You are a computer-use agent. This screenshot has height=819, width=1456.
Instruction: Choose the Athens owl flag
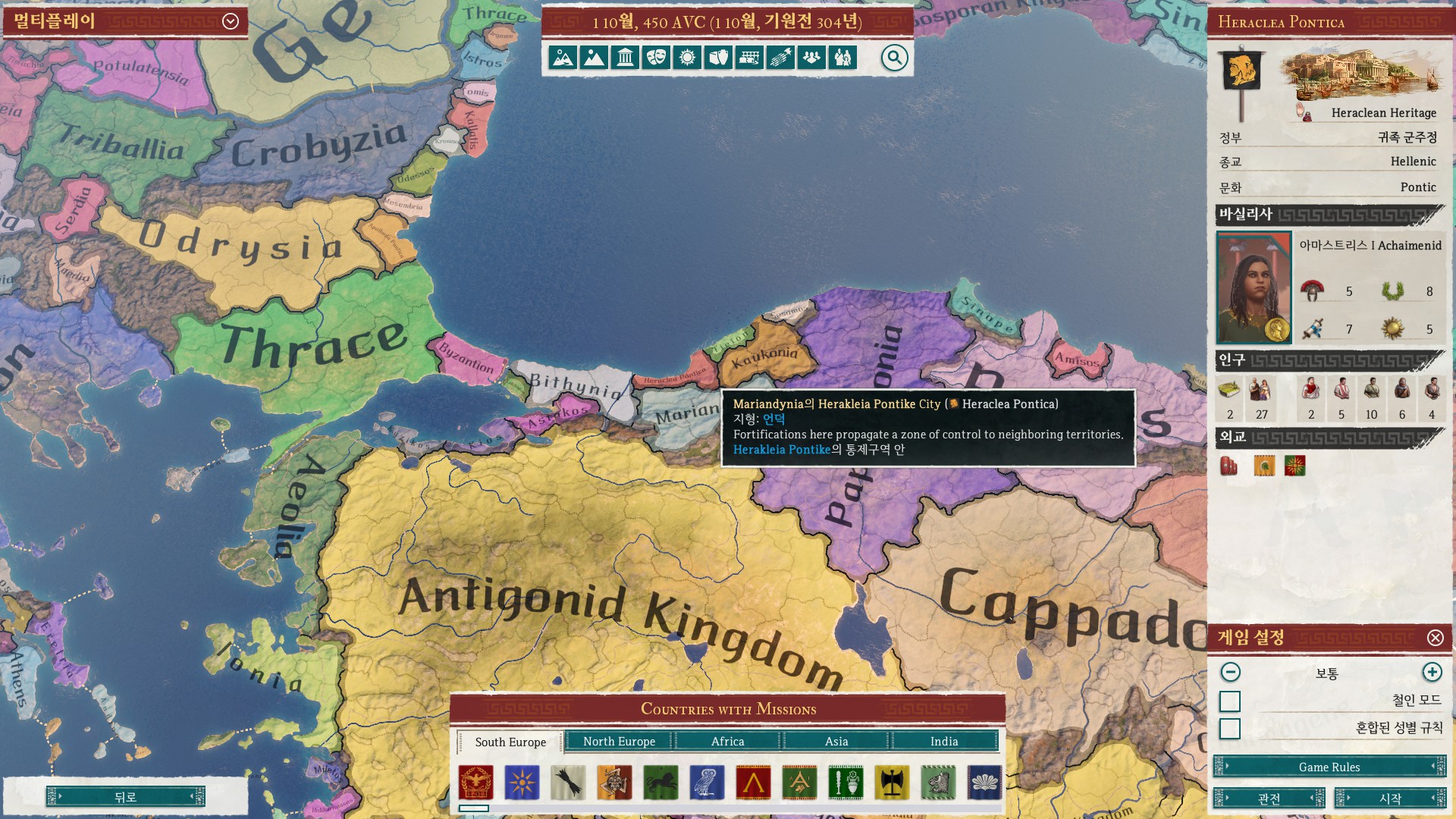(x=708, y=783)
